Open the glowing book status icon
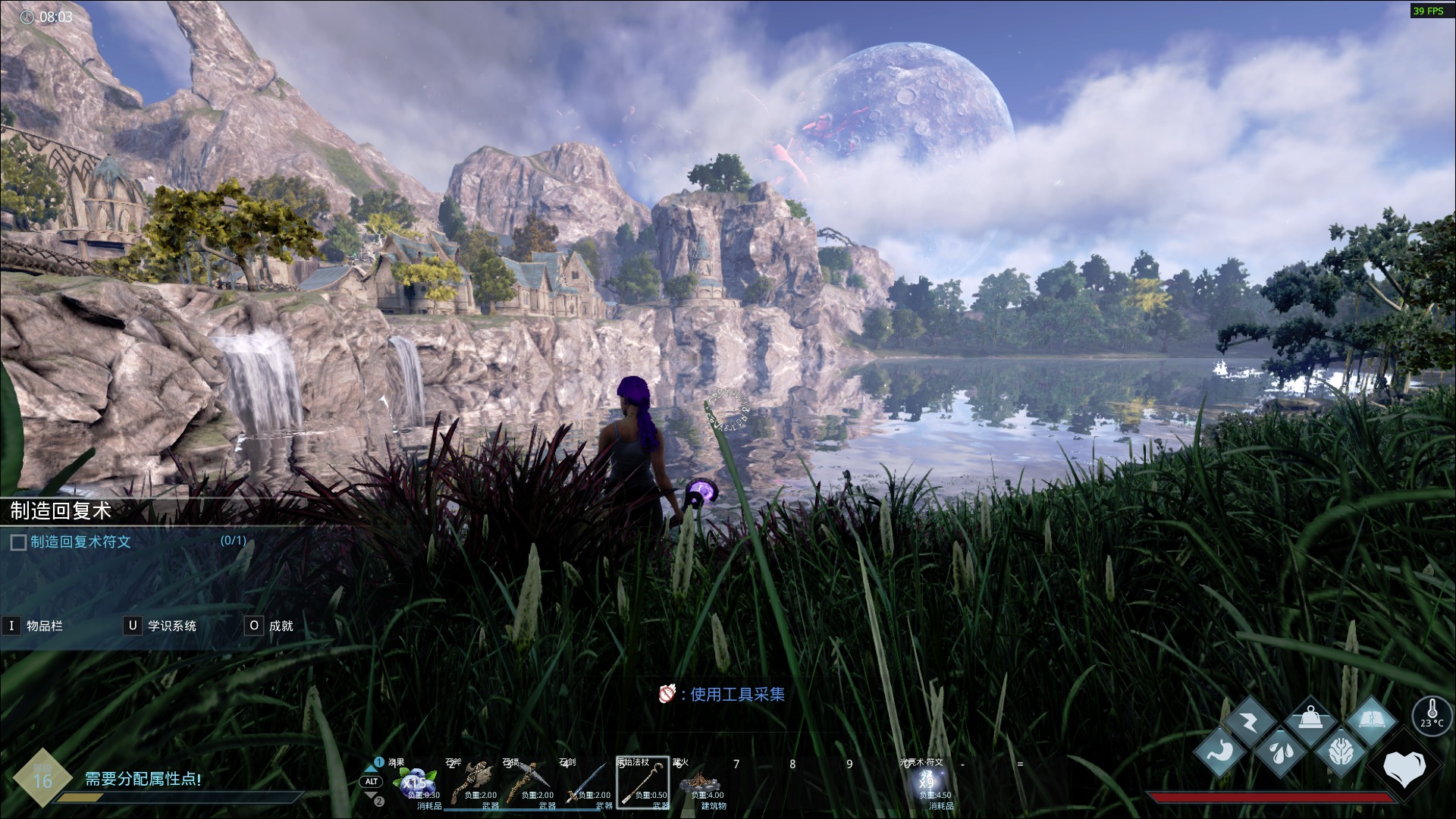 [x=1371, y=721]
